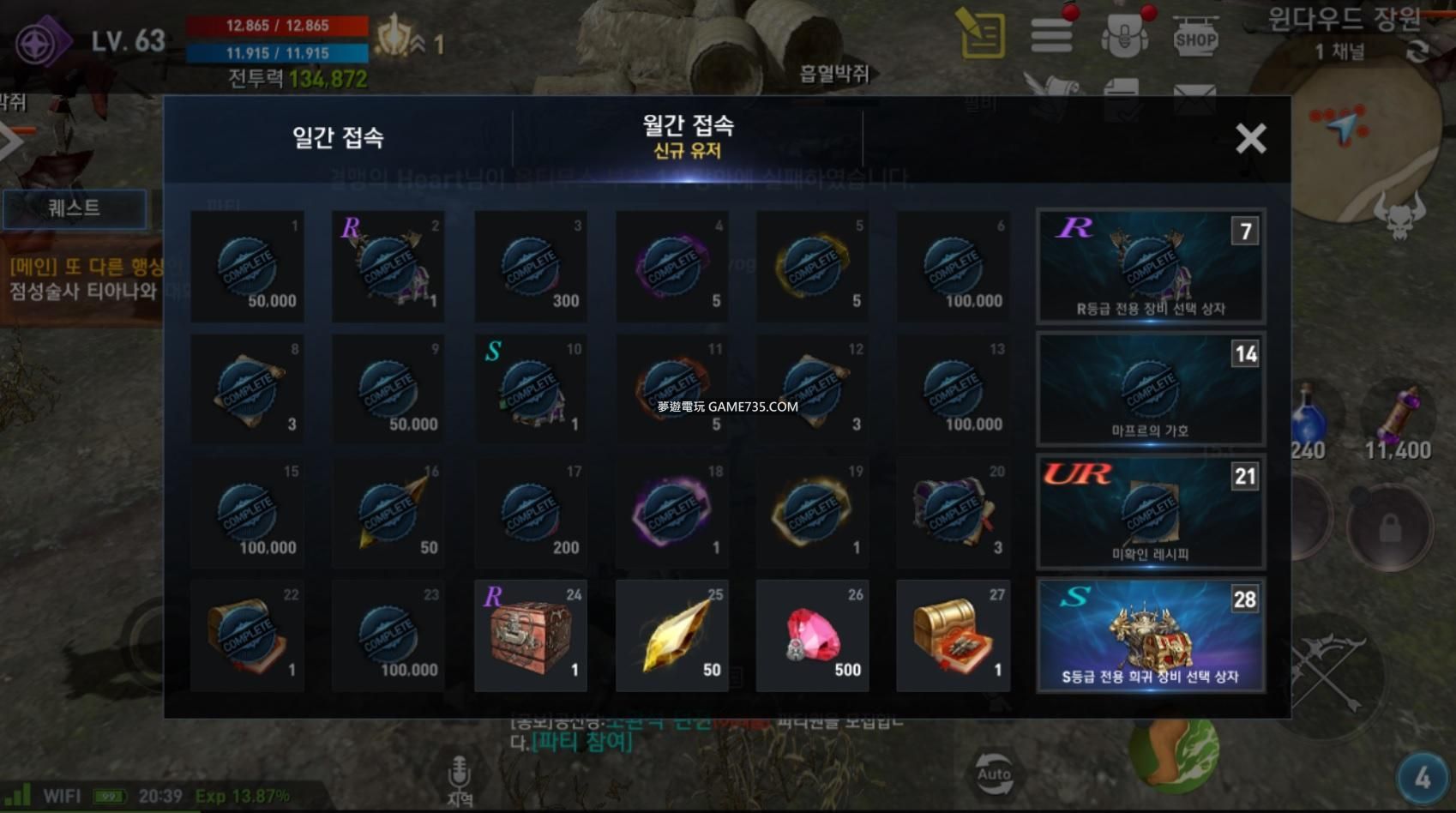Tap the microphone voice chat icon
Screen dimensions: 1456x813
459,776
